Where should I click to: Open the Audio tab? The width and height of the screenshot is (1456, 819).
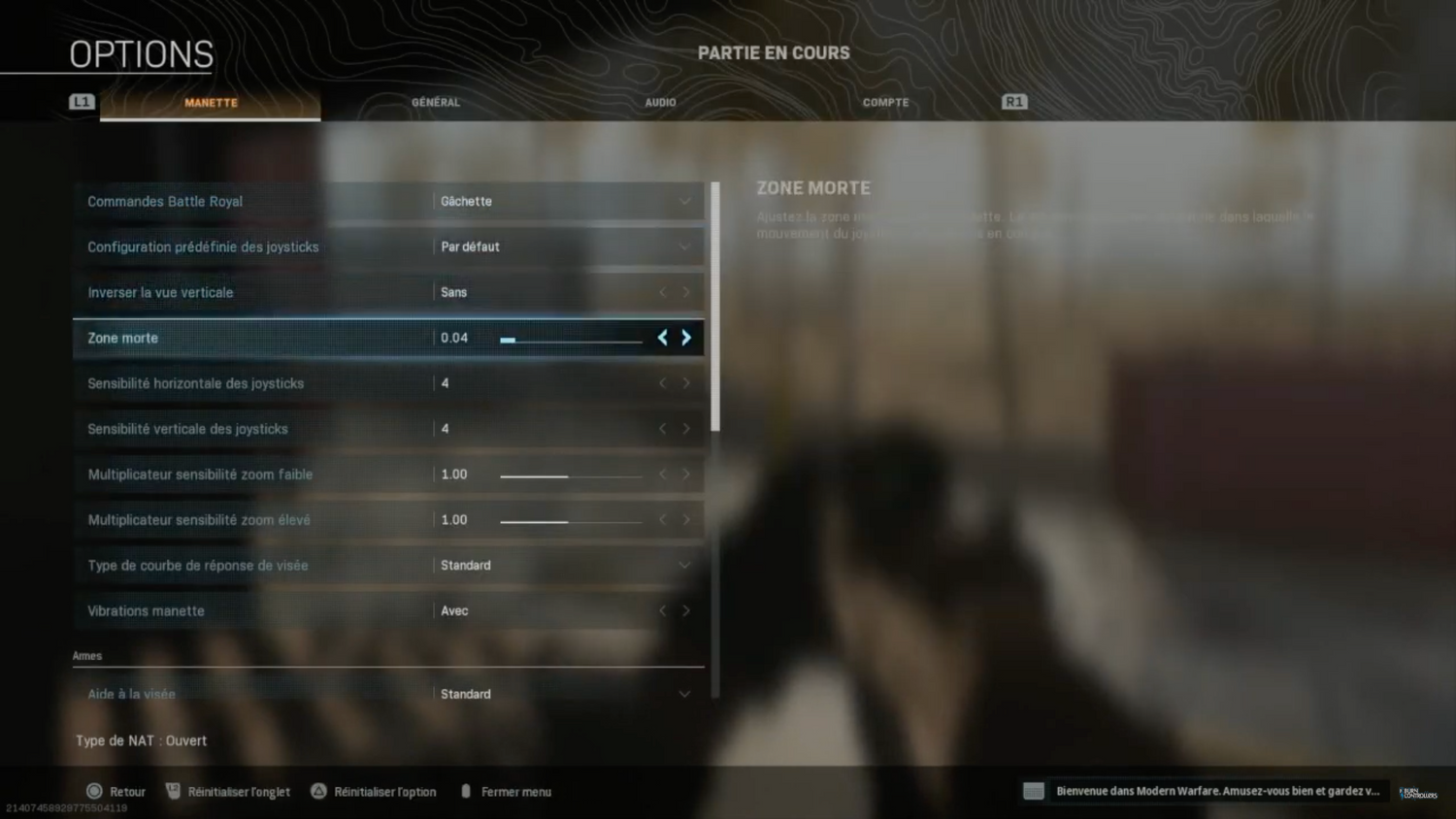point(660,102)
